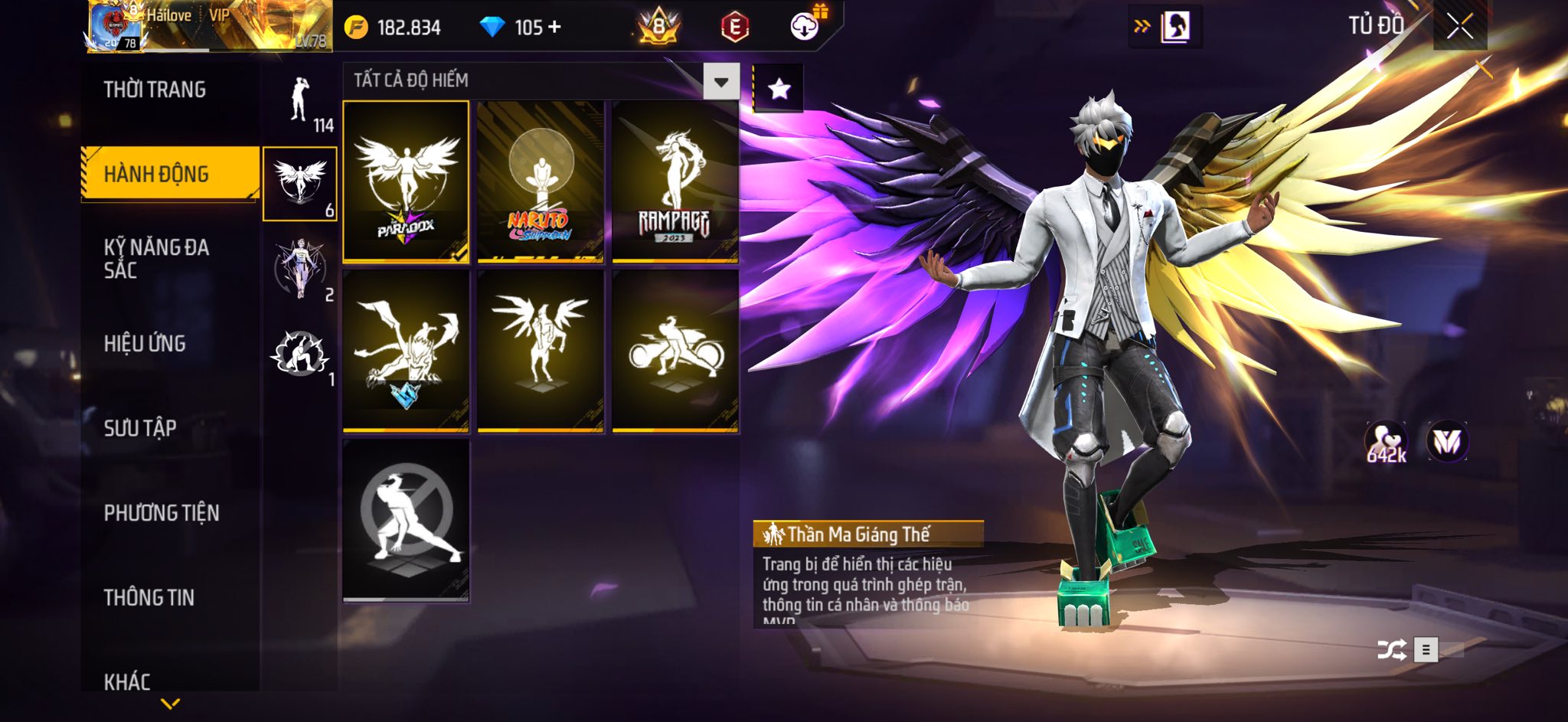The image size is (1568, 722).
Task: Click the shuffle random outfit icon
Action: pos(1391,650)
